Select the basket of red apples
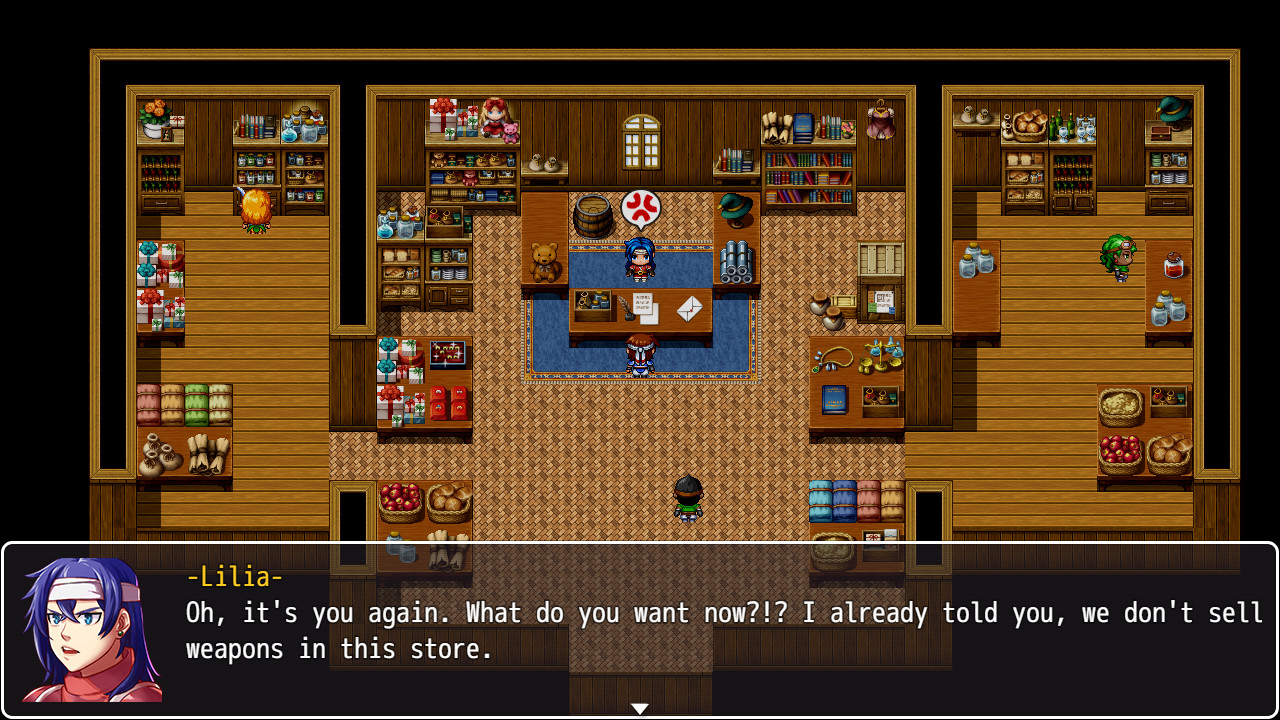Image resolution: width=1280 pixels, height=720 pixels. [x=1123, y=448]
